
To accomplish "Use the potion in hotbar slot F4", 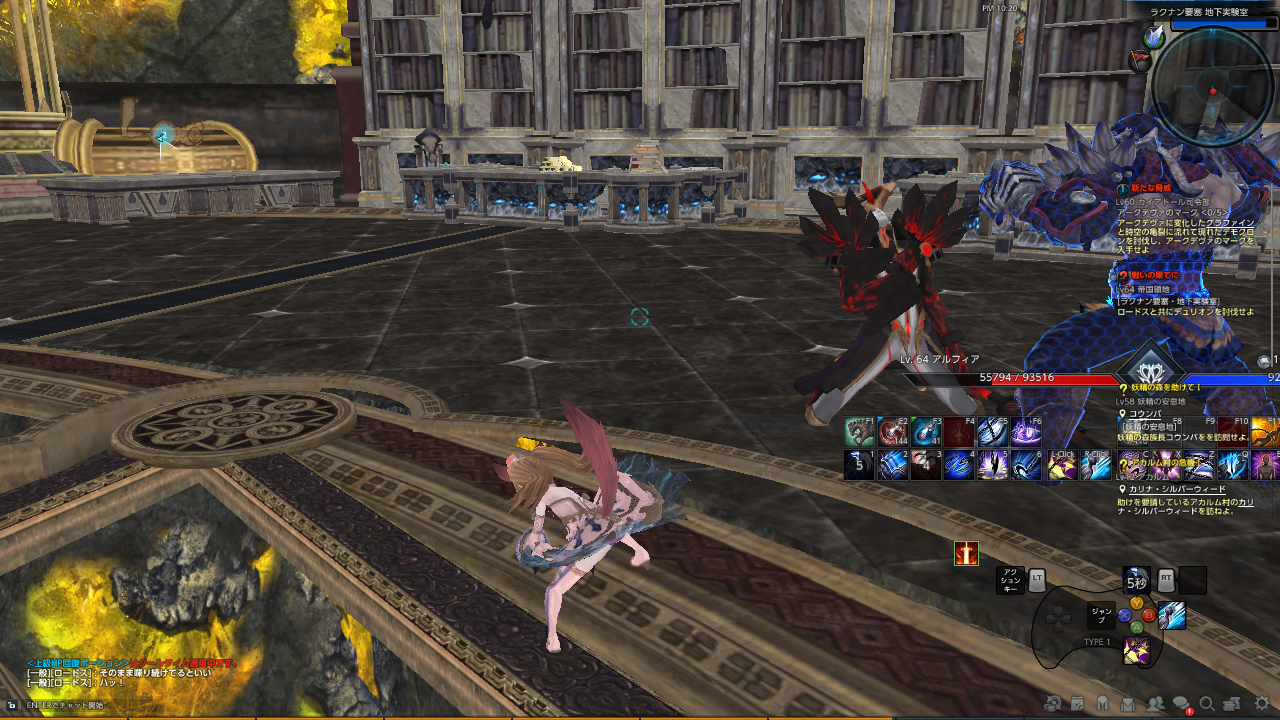I will [959, 431].
